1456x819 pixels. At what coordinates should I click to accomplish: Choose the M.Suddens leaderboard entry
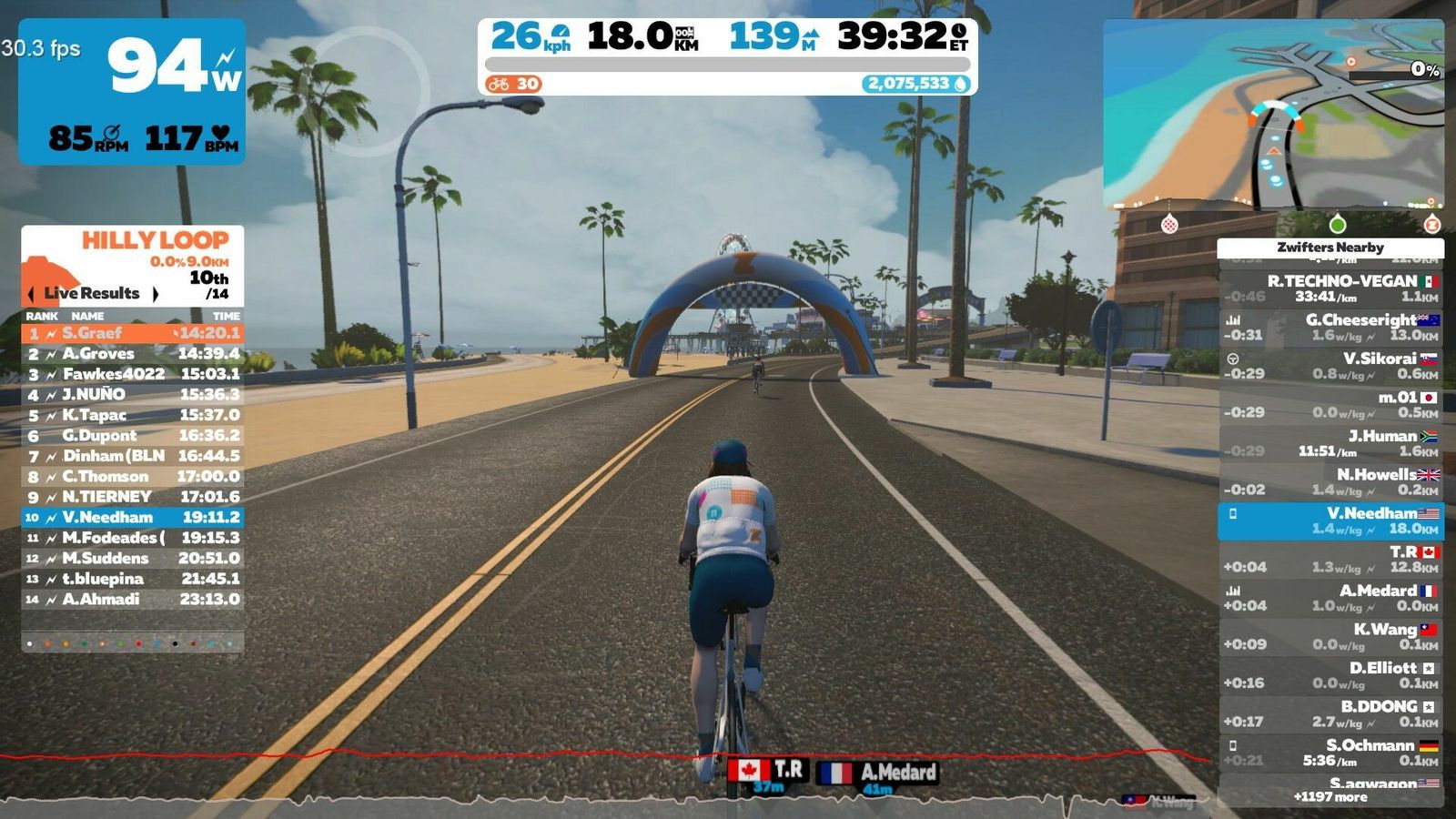(x=133, y=558)
